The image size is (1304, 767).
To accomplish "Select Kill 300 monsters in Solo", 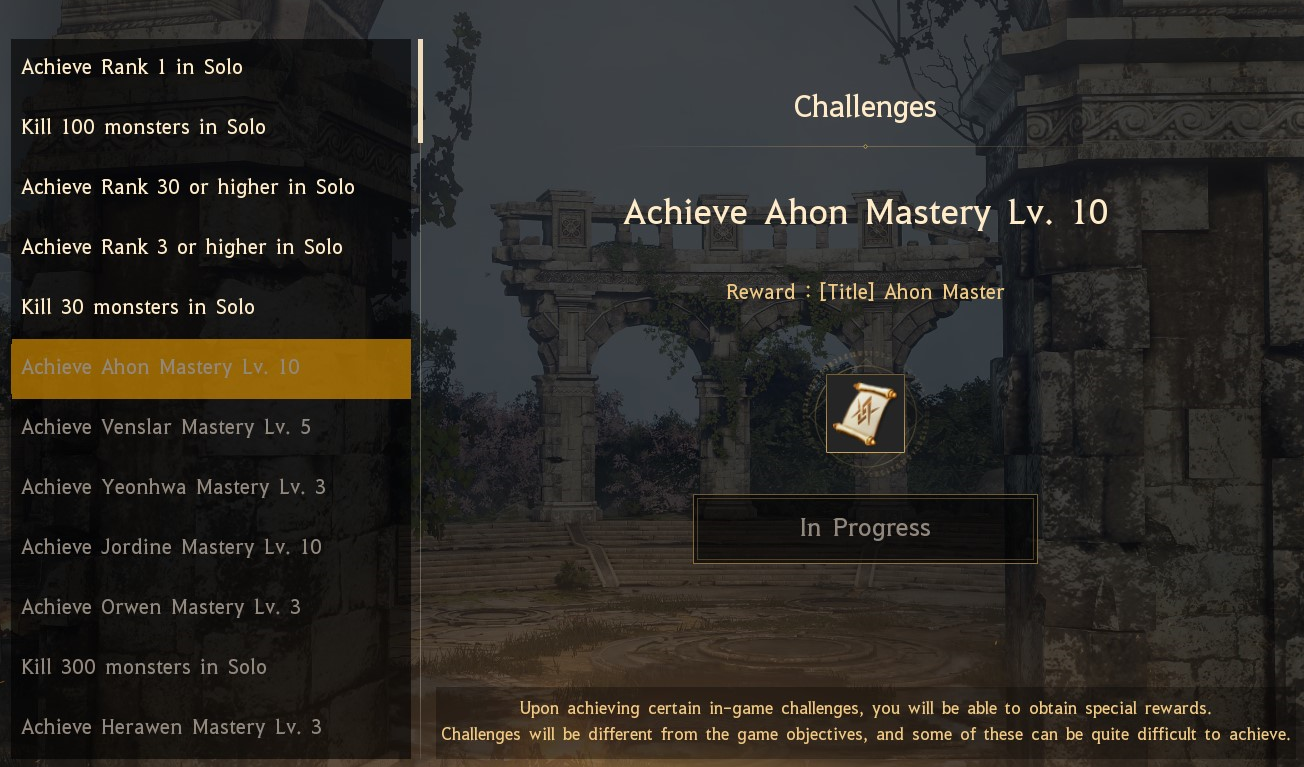I will [x=210, y=668].
